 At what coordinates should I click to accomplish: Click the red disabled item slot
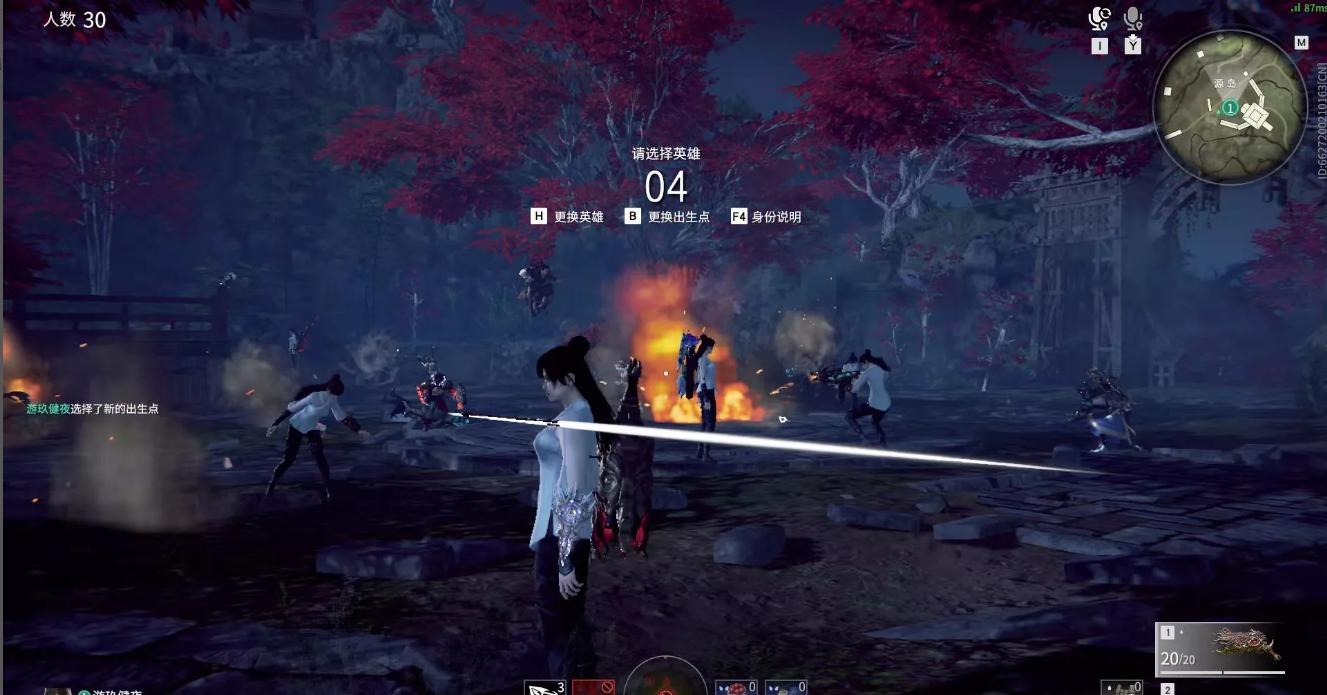592,688
